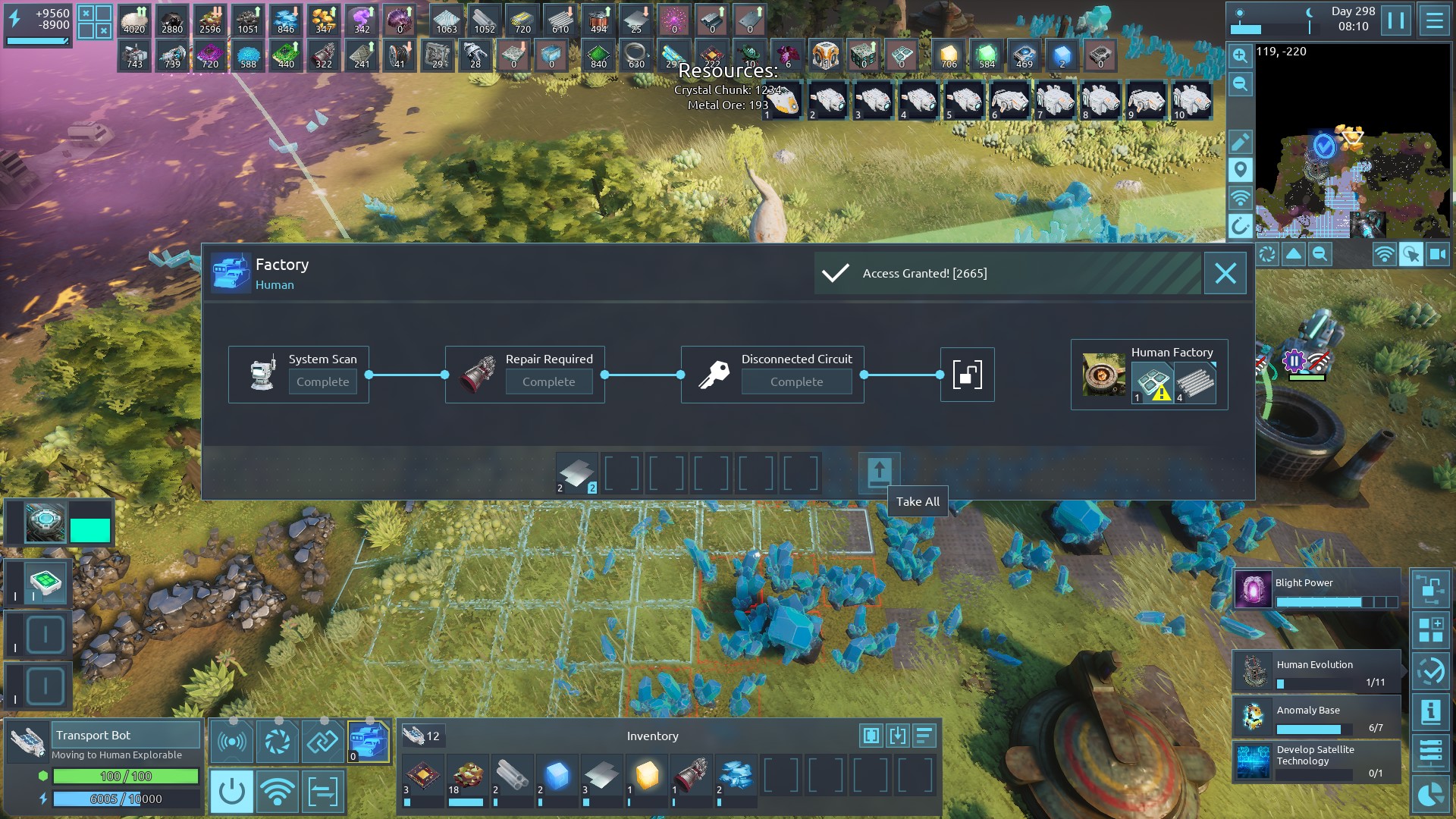Image resolution: width=1456 pixels, height=819 pixels.
Task: Select the Anomaly Base objective
Action: pyautogui.click(x=1316, y=717)
